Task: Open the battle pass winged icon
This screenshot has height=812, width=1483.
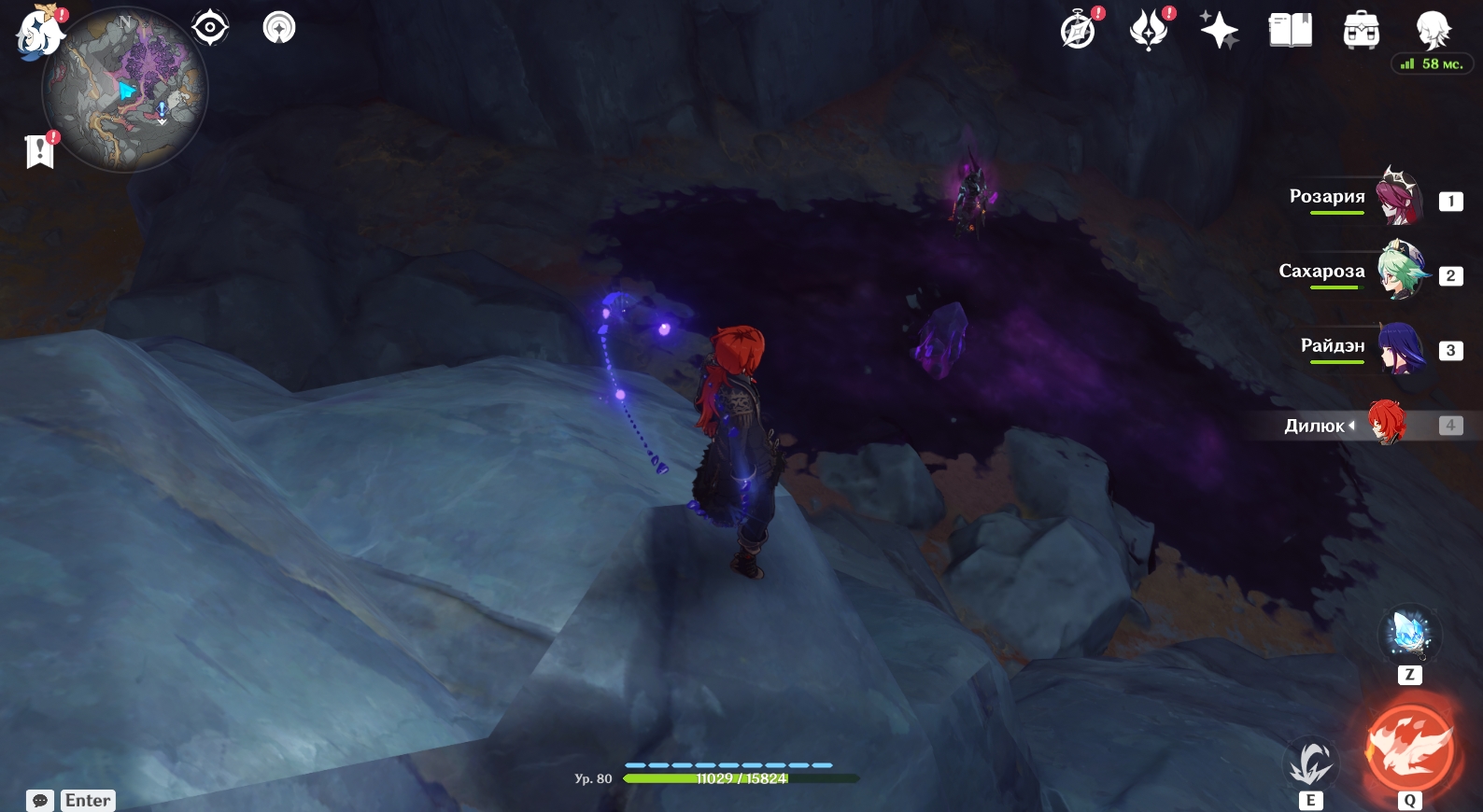Action: [1149, 31]
